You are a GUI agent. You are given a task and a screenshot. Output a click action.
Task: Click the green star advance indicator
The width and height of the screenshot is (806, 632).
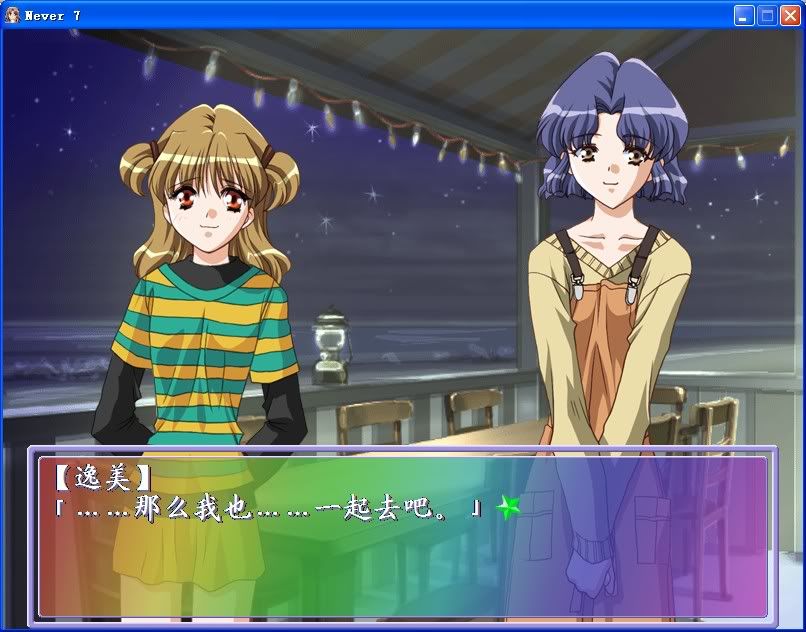click(x=509, y=508)
